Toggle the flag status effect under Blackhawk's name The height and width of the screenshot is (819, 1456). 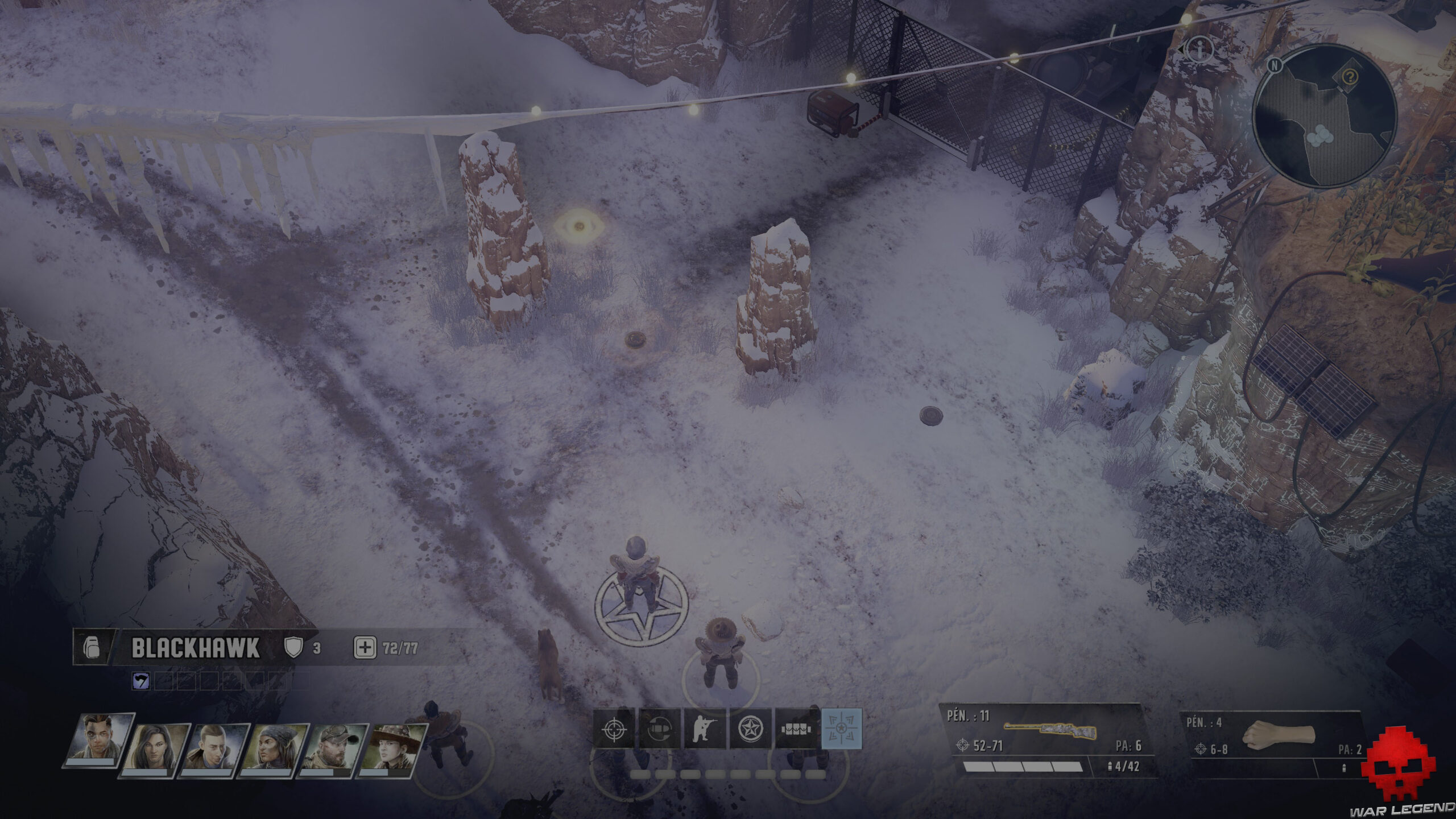[140, 680]
